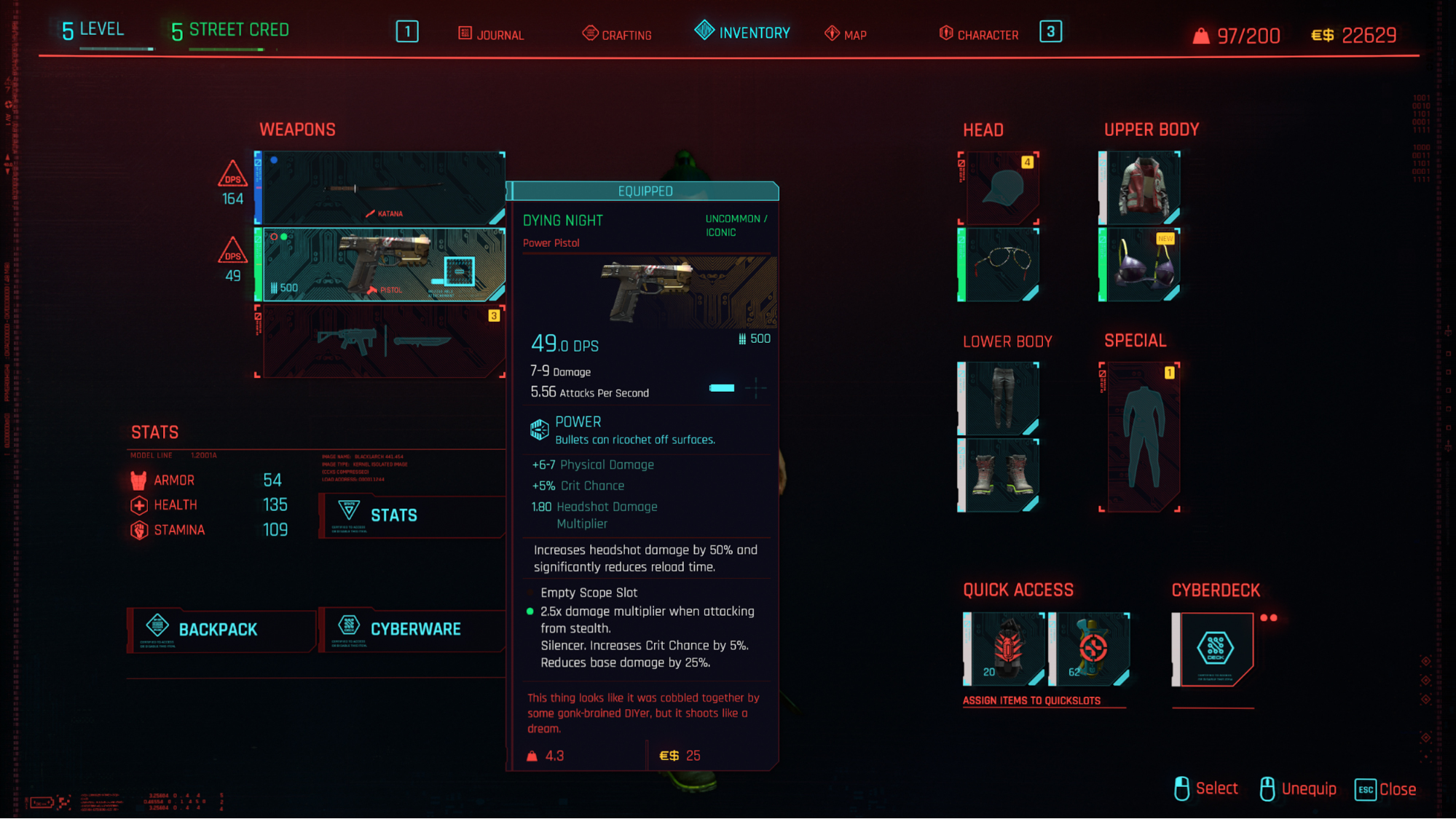
Task: Select the purple bra inner torso slot
Action: (1141, 265)
